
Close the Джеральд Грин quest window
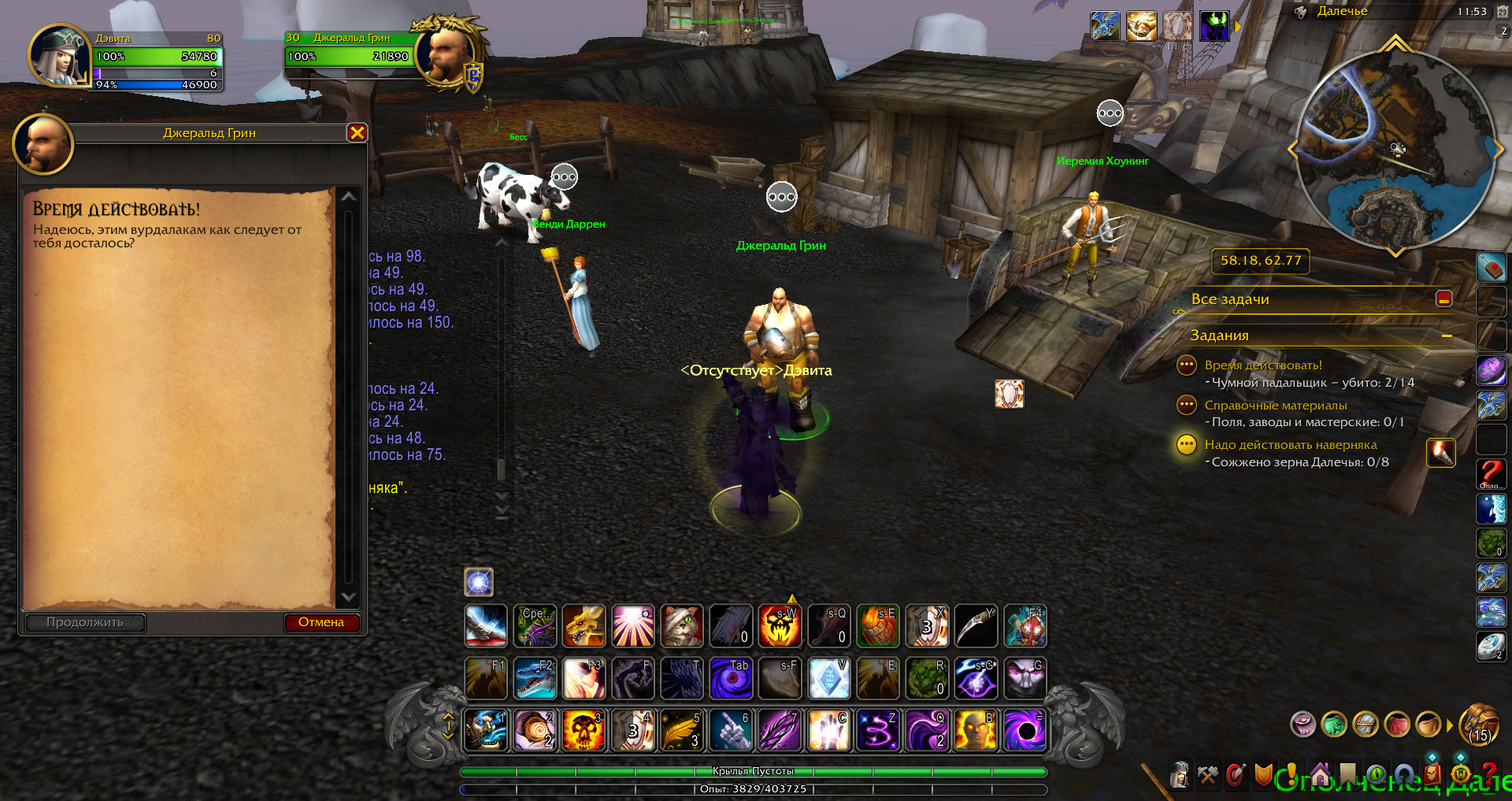pos(357,133)
